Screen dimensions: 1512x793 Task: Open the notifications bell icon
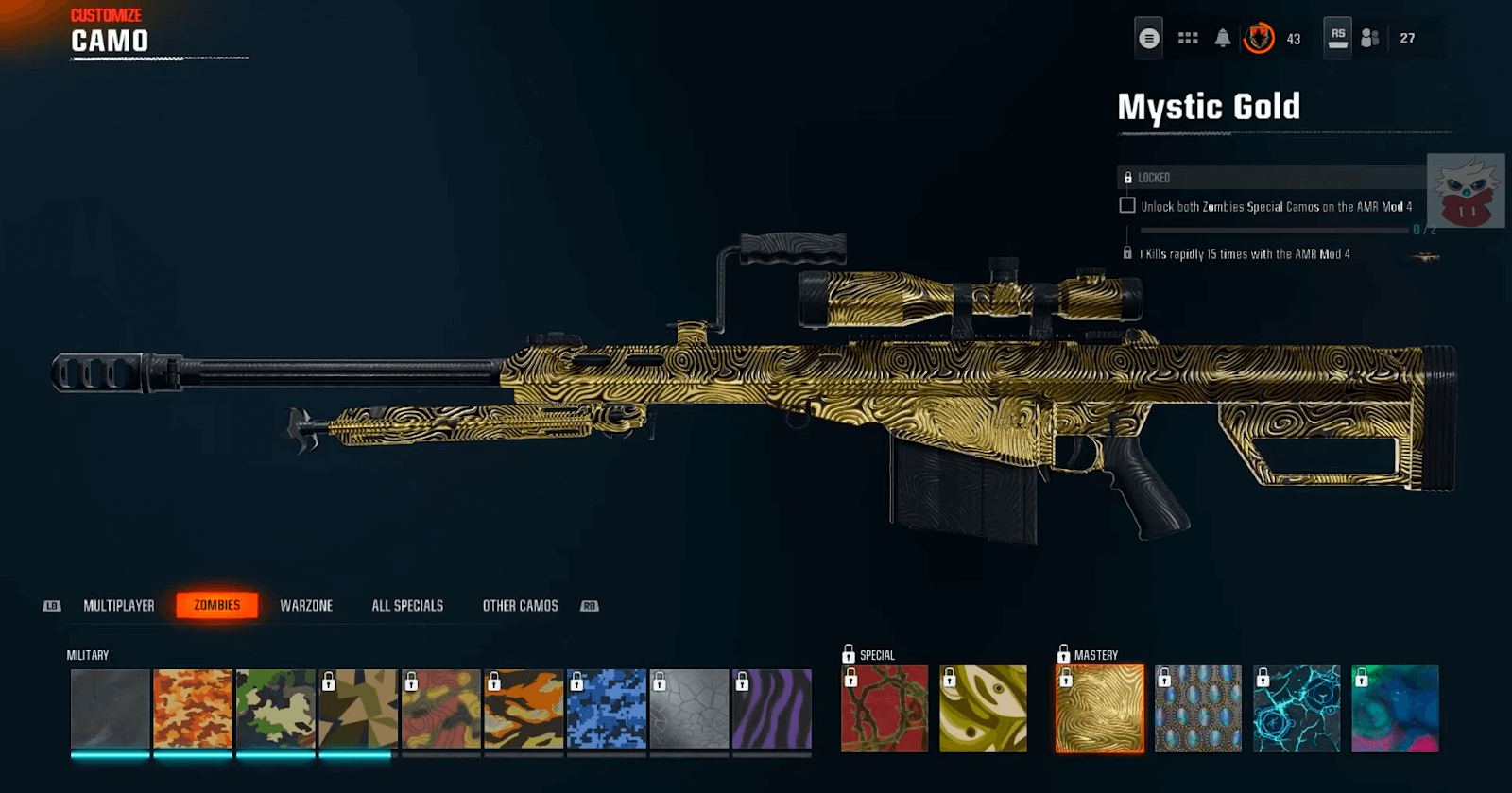tap(1223, 38)
